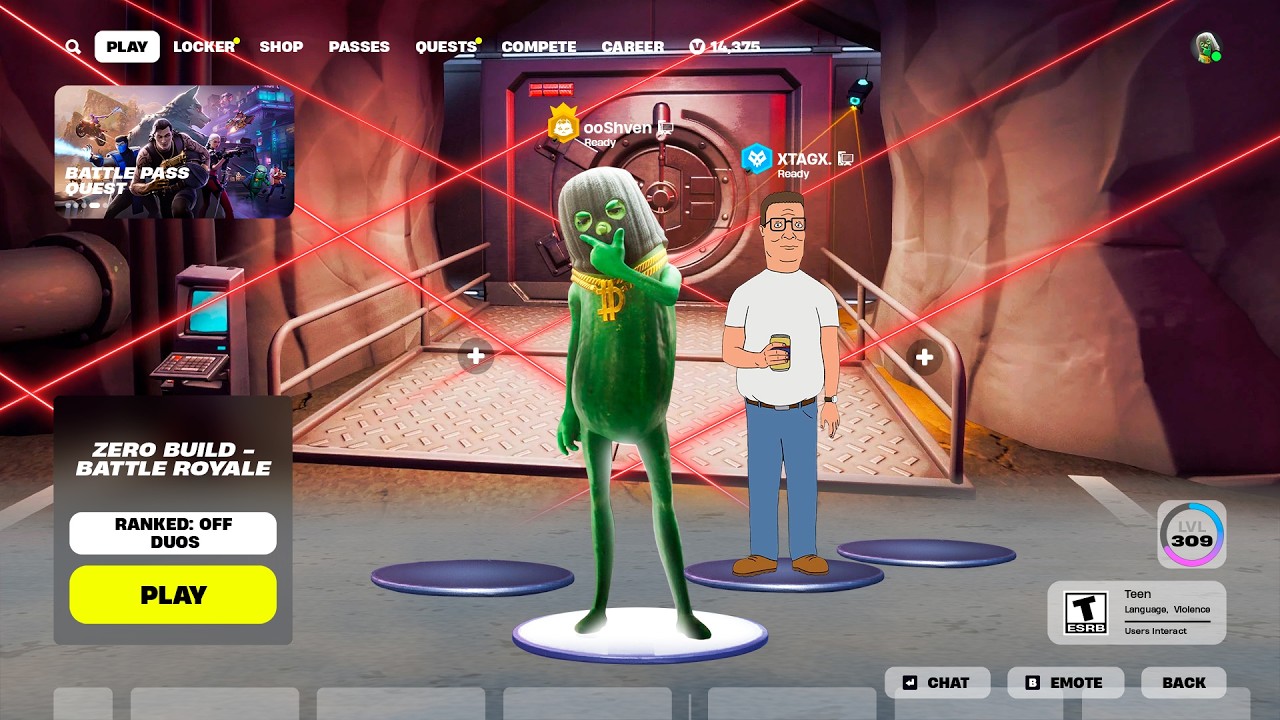Toggle the Ranked Off Duos setting
The width and height of the screenshot is (1280, 720).
click(173, 533)
